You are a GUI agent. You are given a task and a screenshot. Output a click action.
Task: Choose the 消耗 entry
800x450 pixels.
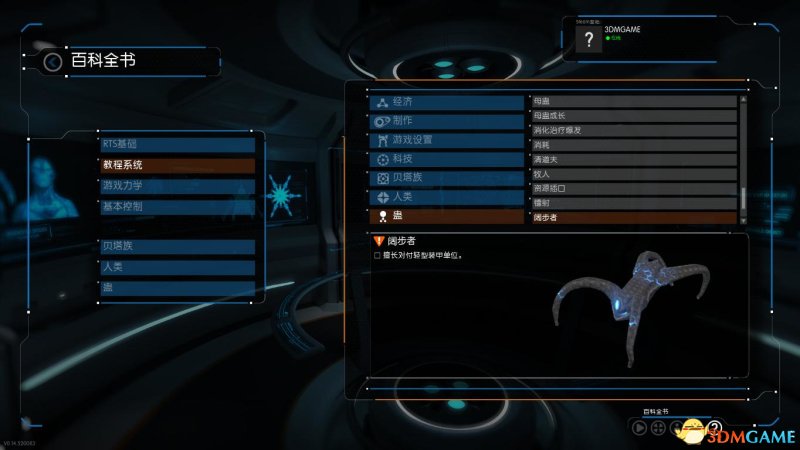pyautogui.click(x=632, y=145)
